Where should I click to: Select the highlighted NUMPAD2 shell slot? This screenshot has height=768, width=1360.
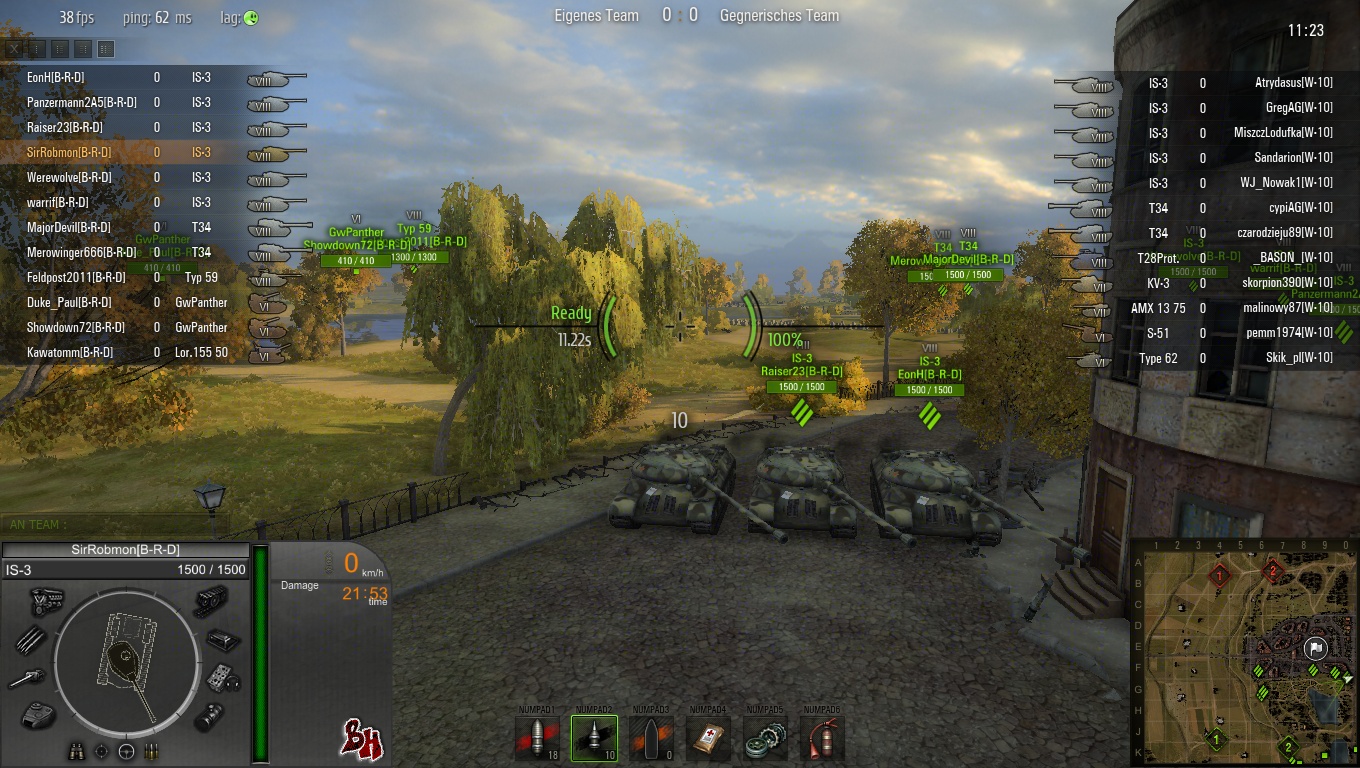[594, 739]
